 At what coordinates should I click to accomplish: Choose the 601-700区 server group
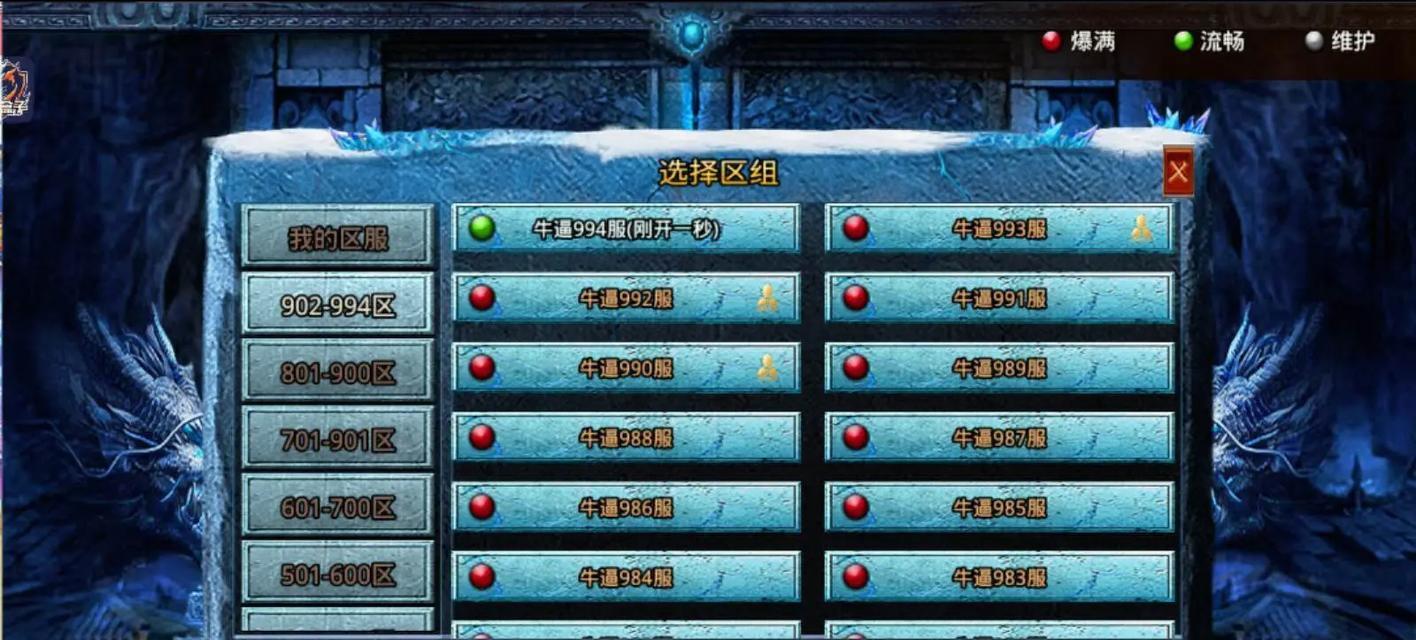tap(338, 507)
